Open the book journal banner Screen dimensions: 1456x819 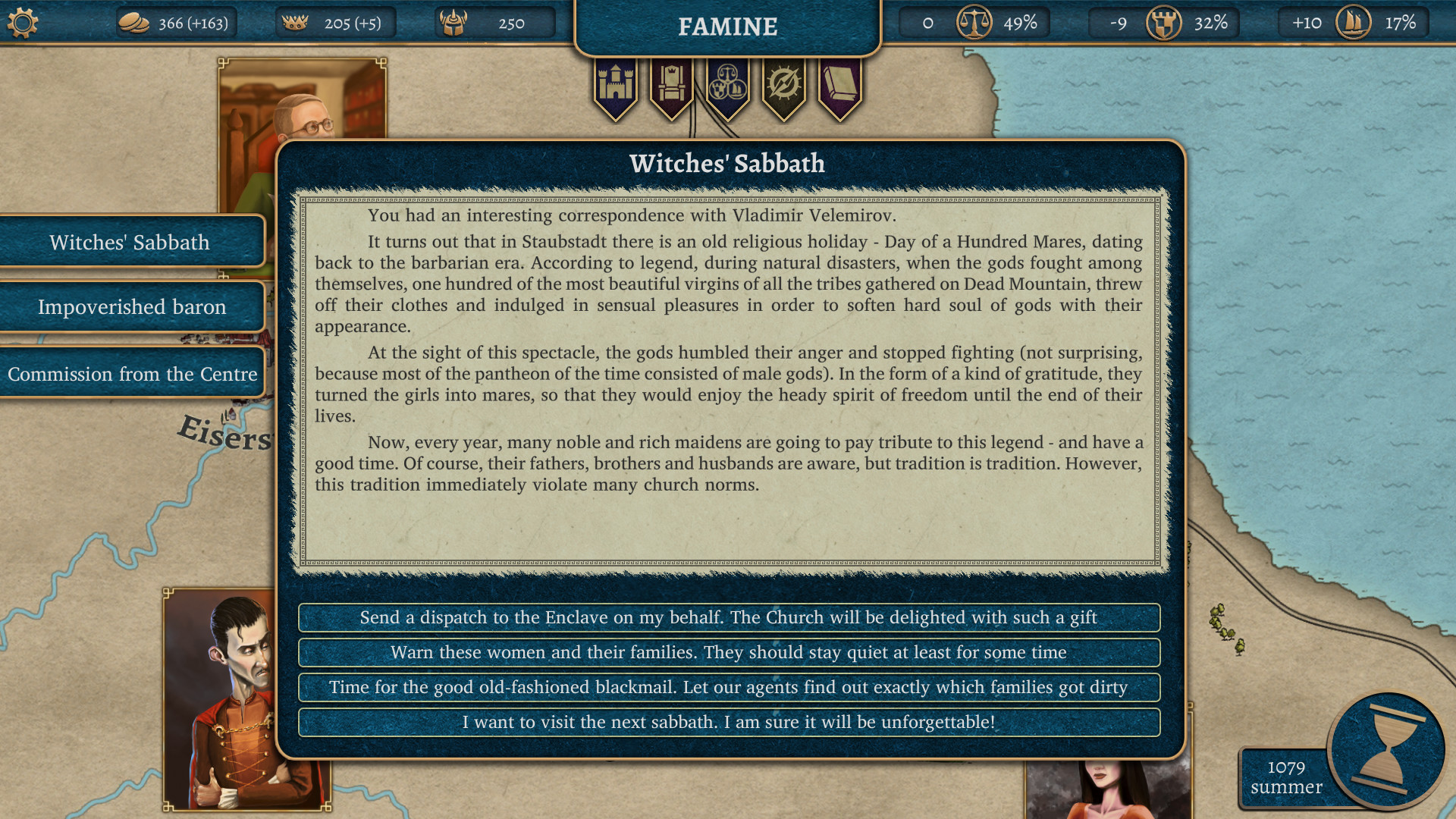(840, 85)
